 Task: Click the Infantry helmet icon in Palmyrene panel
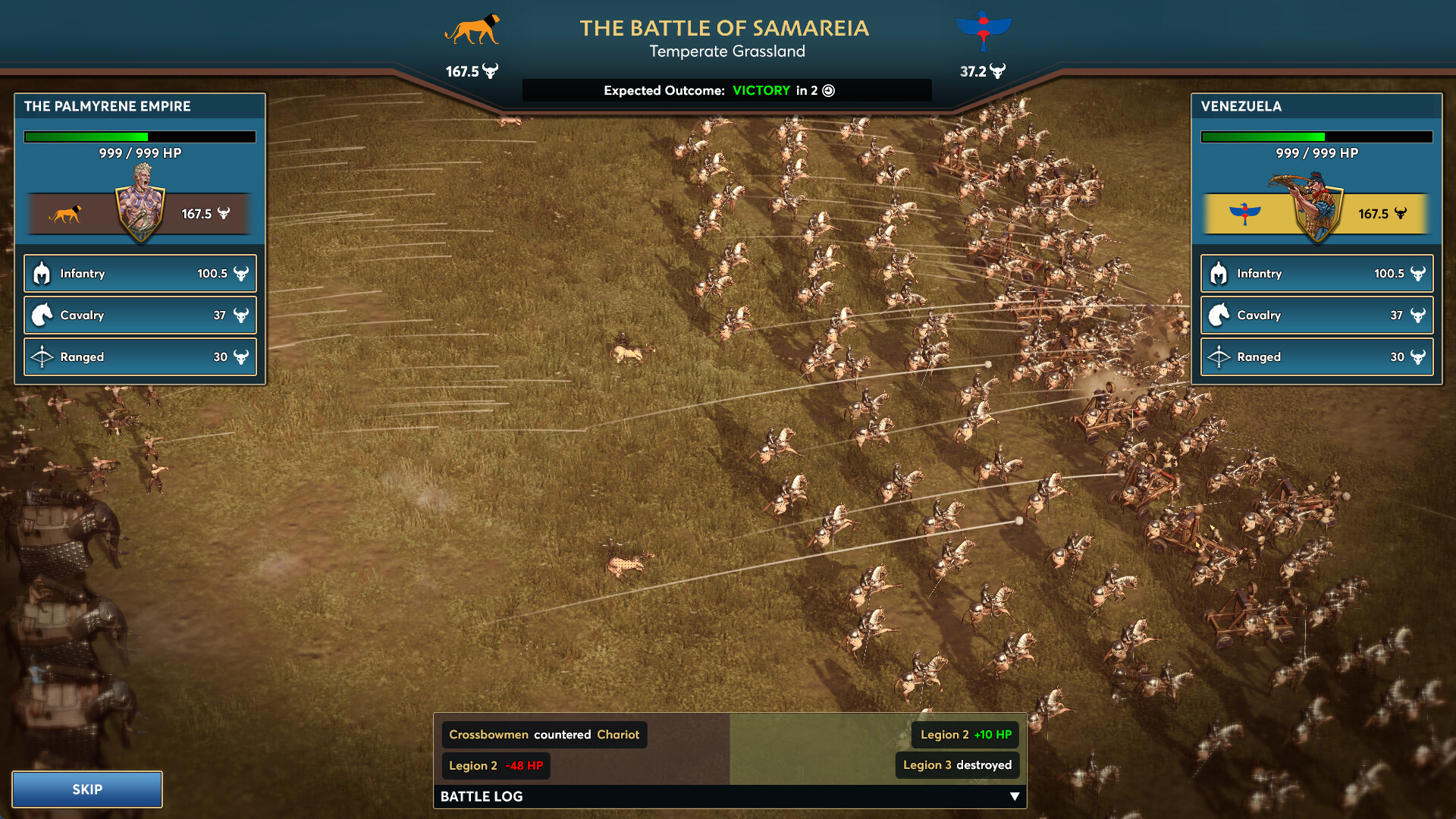(41, 273)
